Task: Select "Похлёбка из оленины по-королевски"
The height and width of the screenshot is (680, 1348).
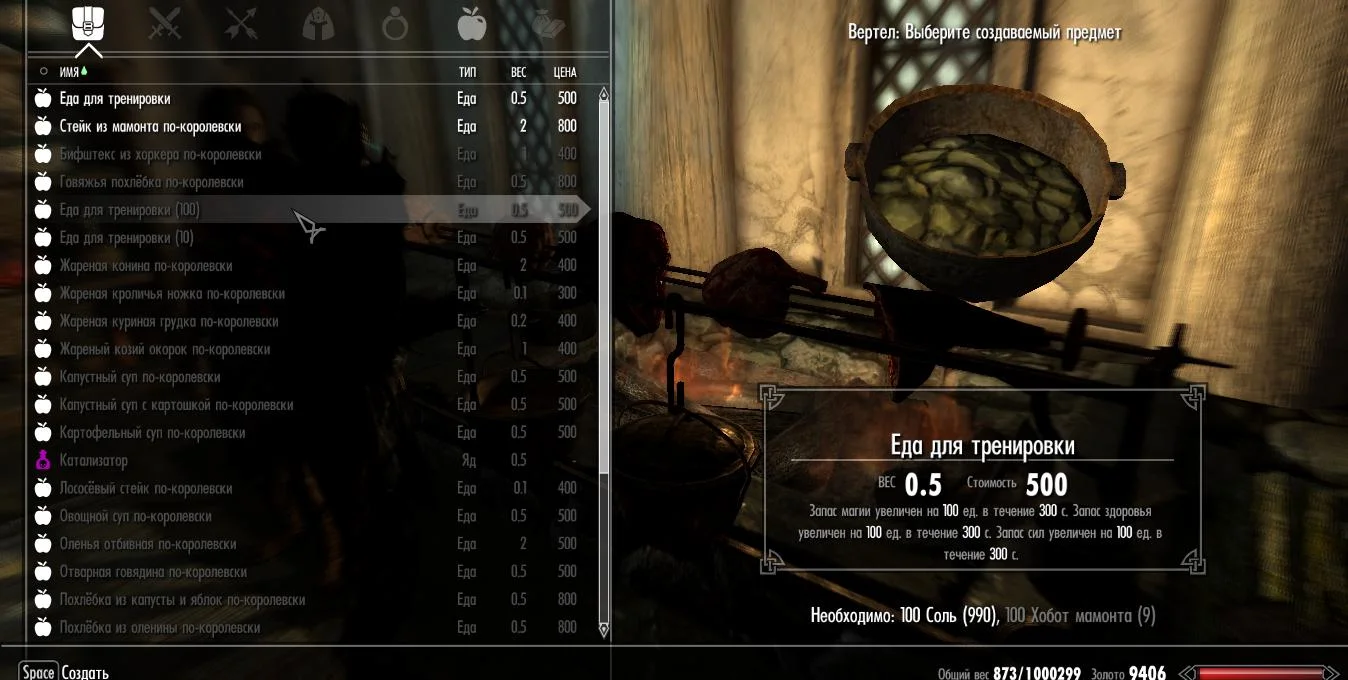Action: coord(159,628)
